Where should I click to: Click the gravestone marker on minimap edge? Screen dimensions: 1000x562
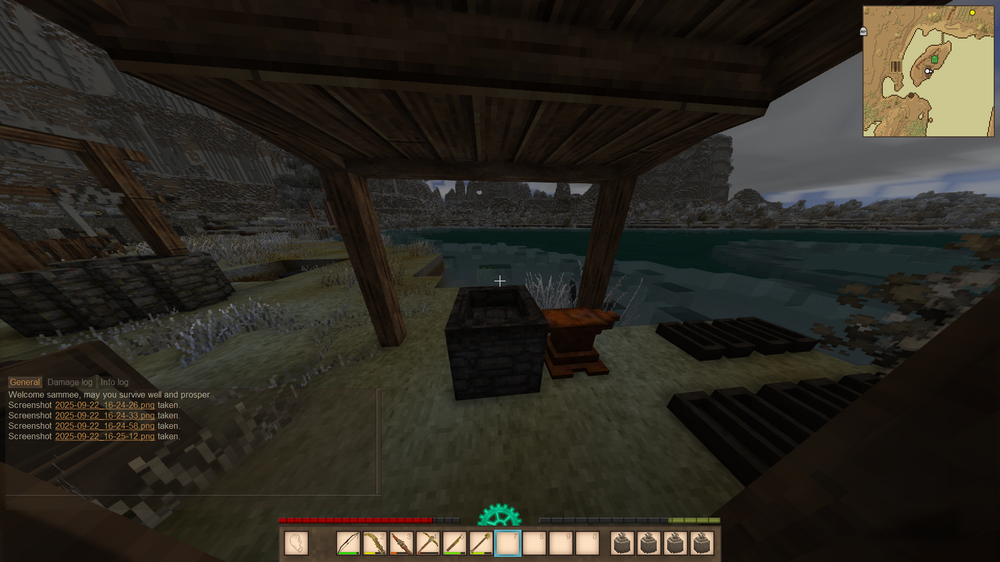863,32
